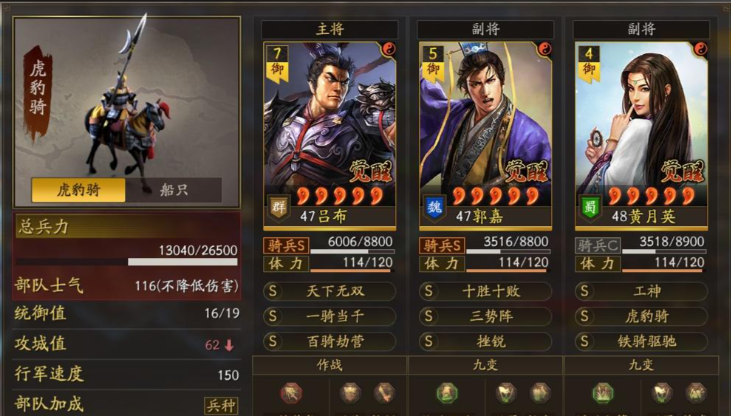Open 吕布's general card portrait
The height and width of the screenshot is (416, 731).
(x=330, y=125)
